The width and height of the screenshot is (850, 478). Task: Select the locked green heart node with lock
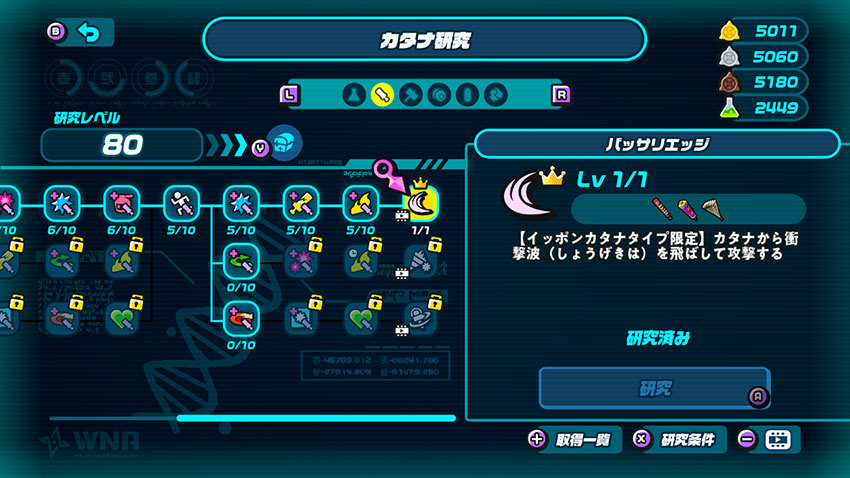[x=121, y=319]
